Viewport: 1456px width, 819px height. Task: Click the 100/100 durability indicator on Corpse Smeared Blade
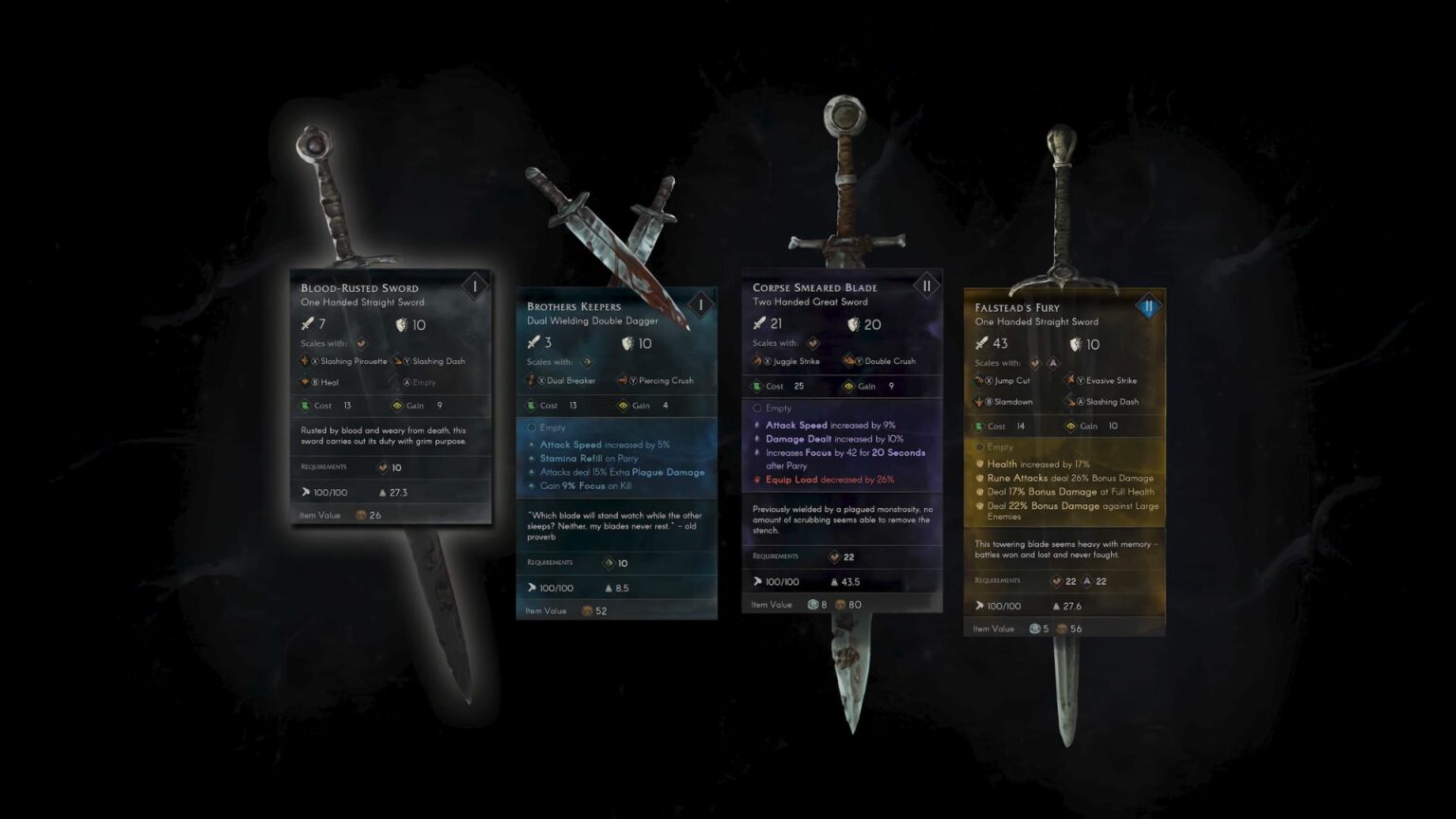(x=780, y=582)
